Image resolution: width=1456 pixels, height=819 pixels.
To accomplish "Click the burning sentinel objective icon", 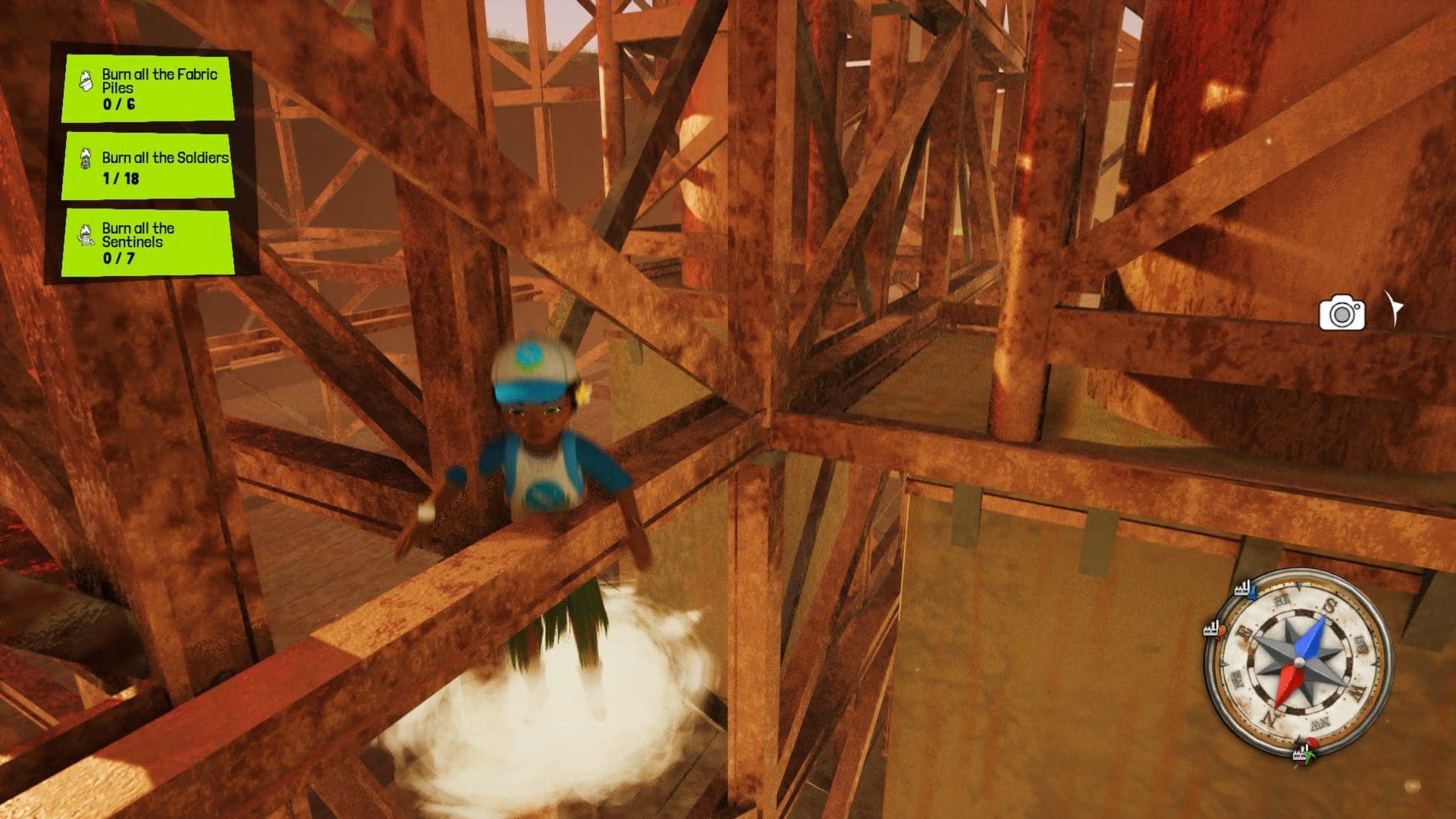I will (86, 234).
